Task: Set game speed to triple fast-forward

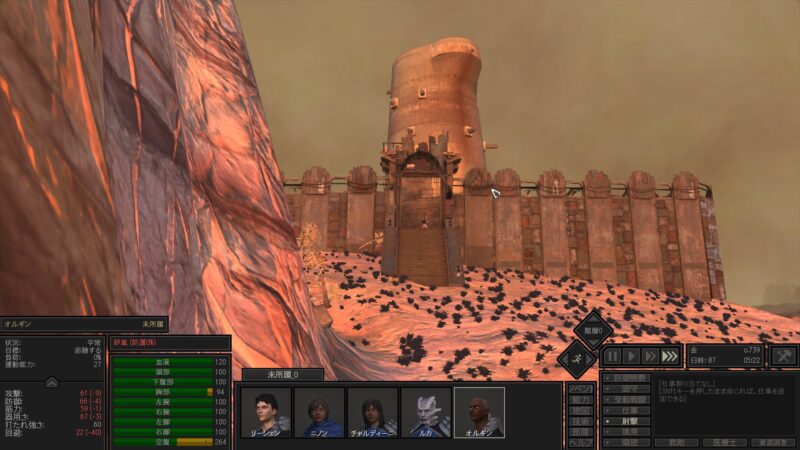Action: click(670, 356)
